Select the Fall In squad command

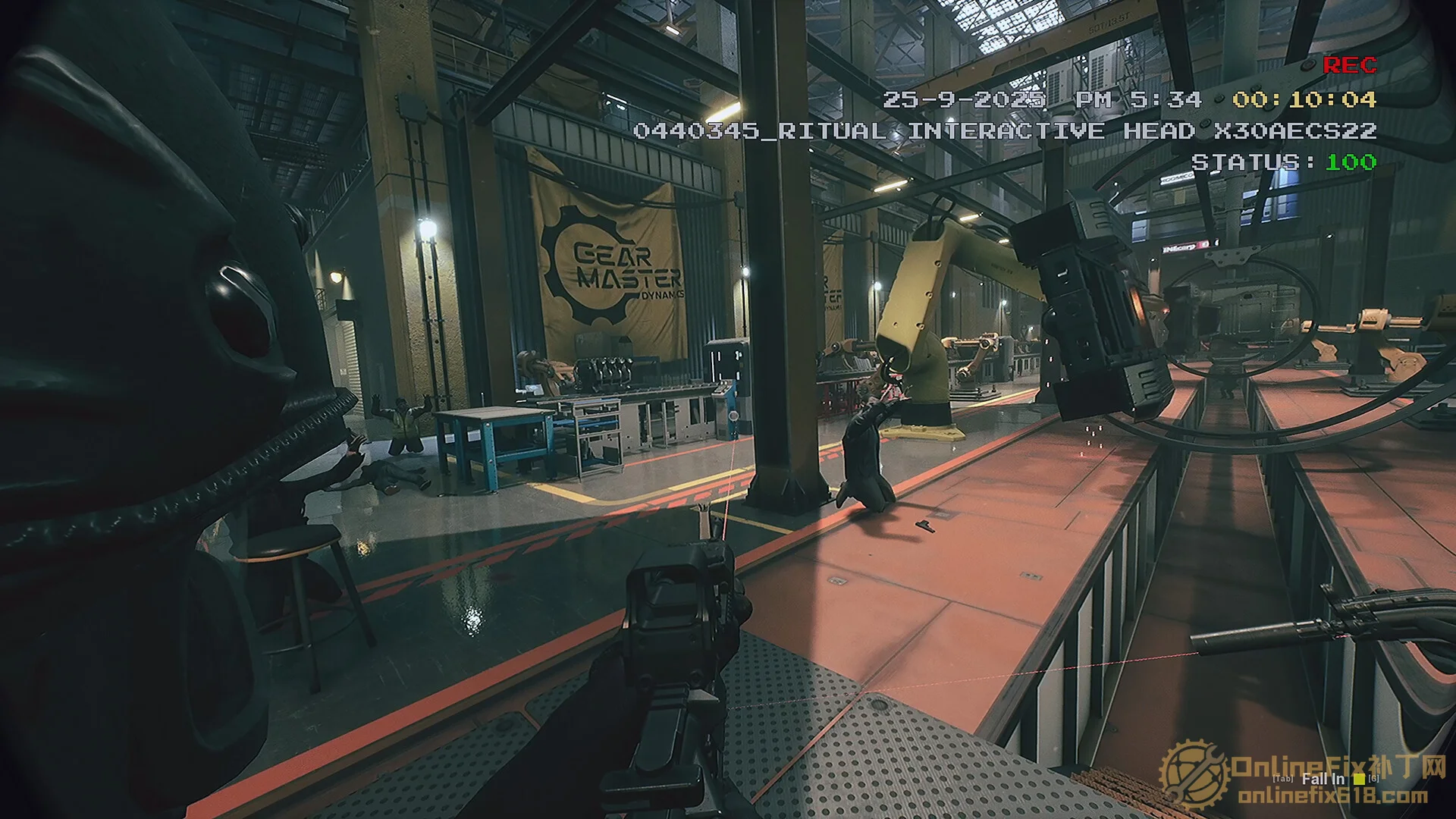1323,779
